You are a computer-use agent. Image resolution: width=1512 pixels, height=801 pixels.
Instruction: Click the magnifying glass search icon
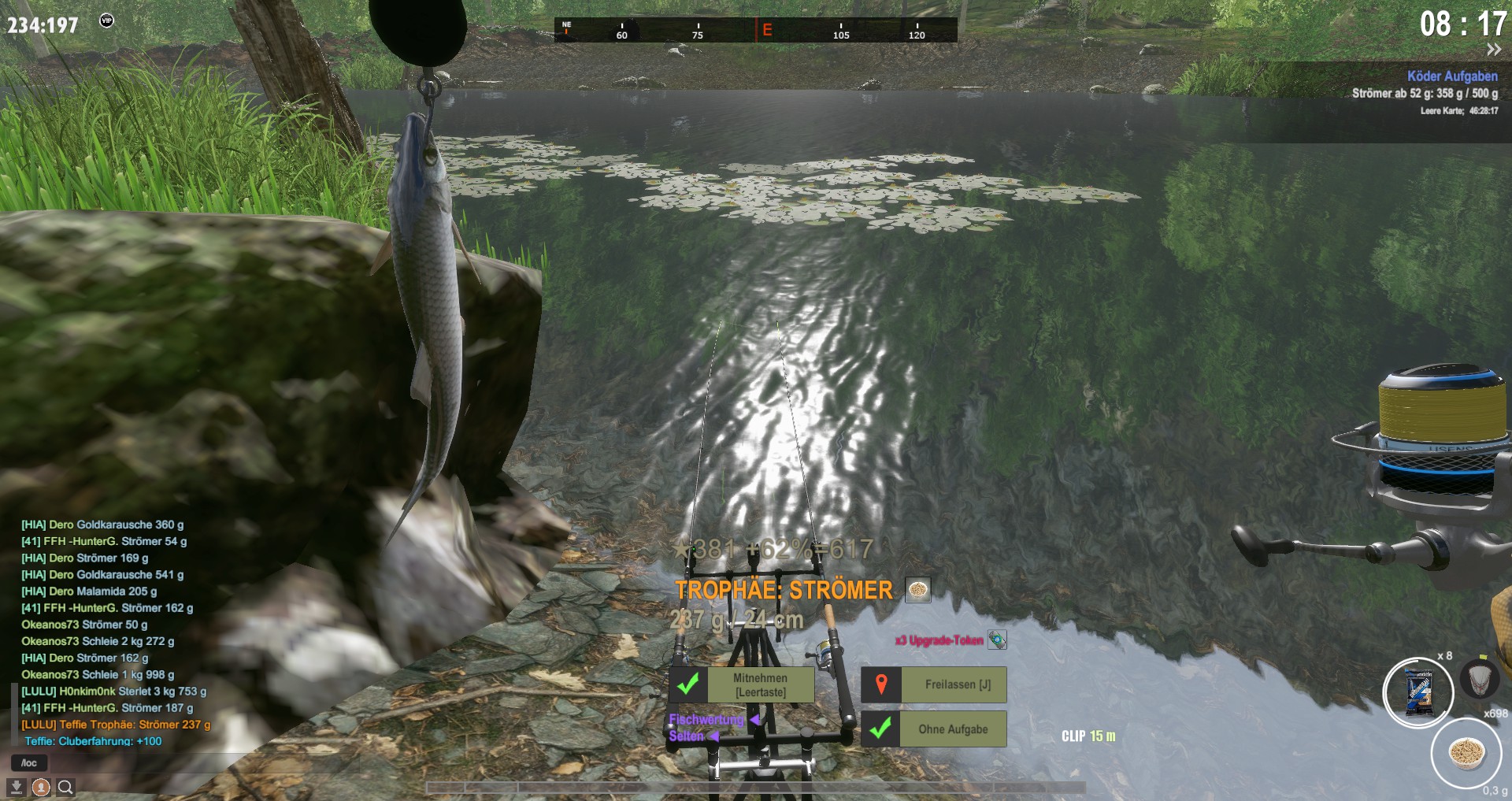coord(66,787)
